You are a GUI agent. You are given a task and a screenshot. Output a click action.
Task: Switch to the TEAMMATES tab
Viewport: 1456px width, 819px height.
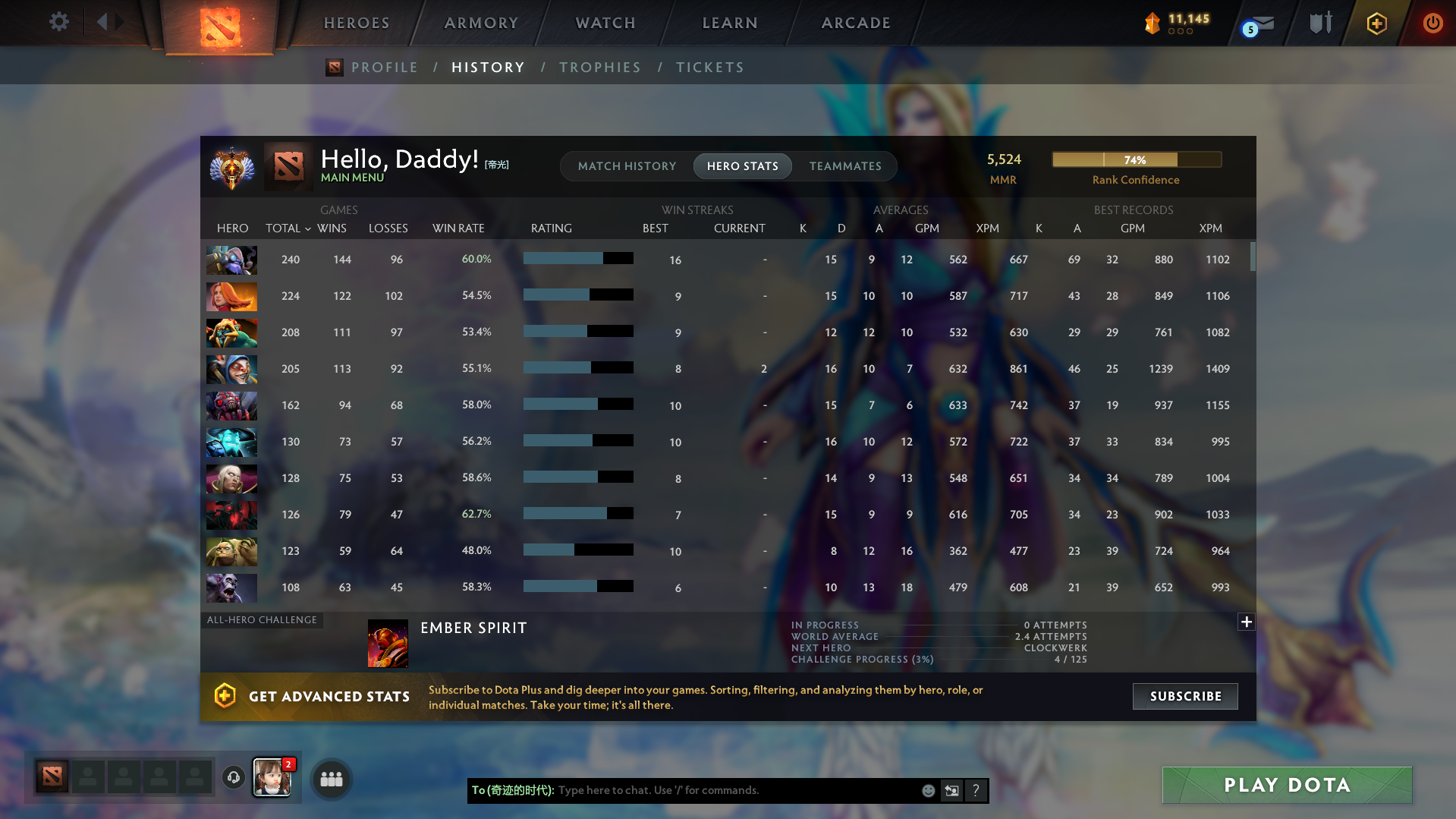845,165
